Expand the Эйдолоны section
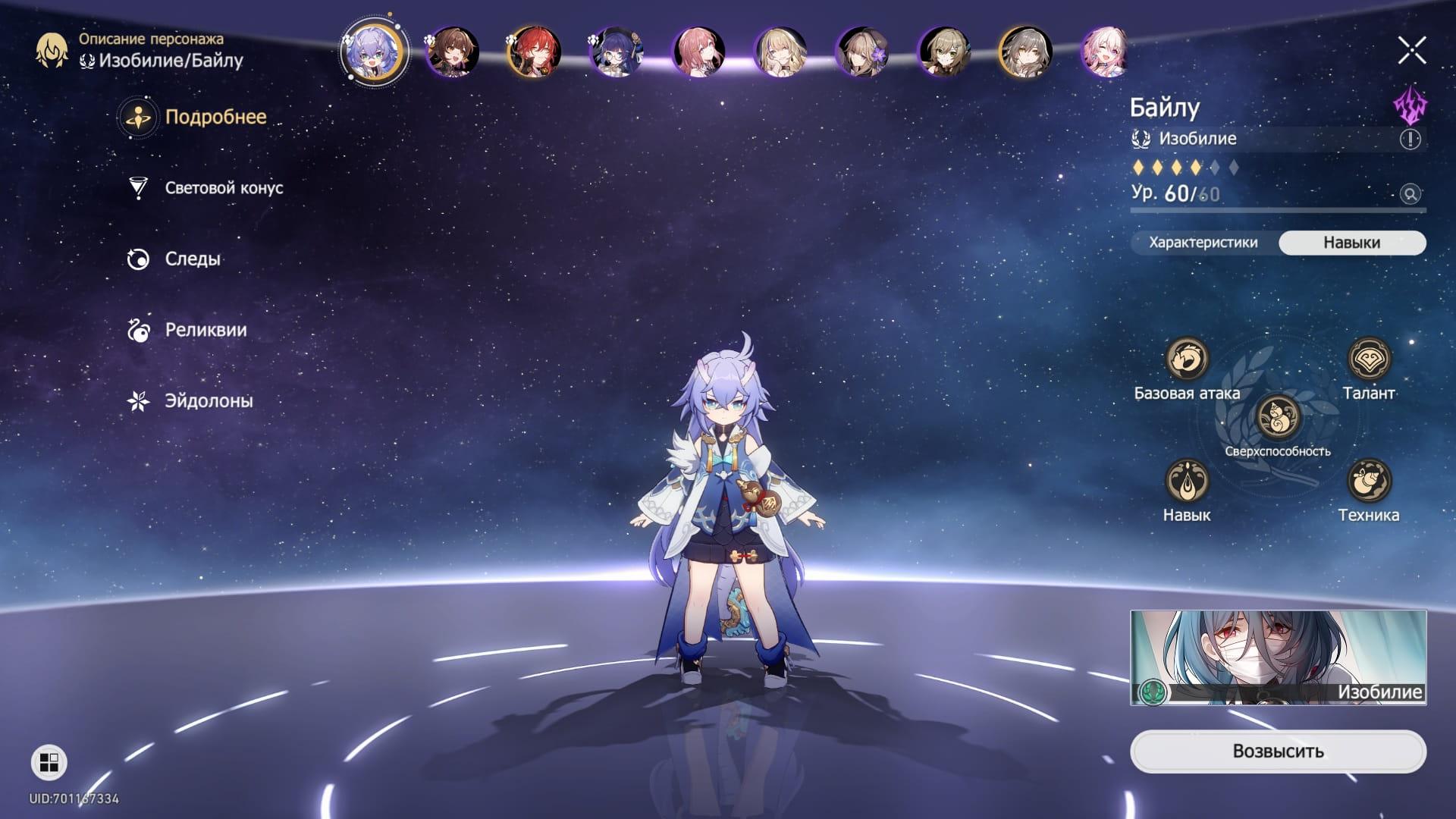 pos(209,400)
